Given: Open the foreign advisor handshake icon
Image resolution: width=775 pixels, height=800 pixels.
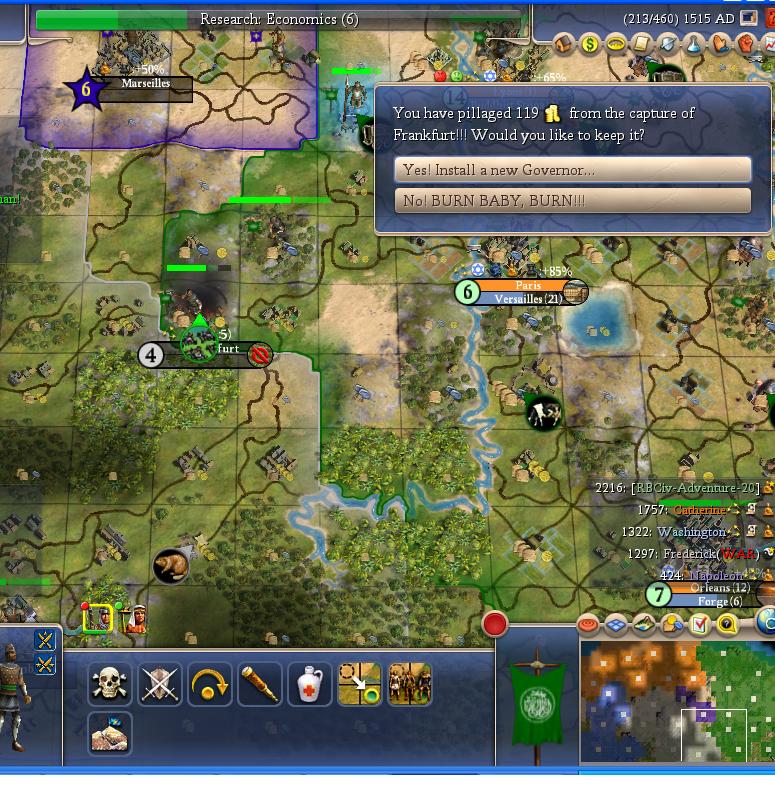Looking at the screenshot, I should (720, 44).
